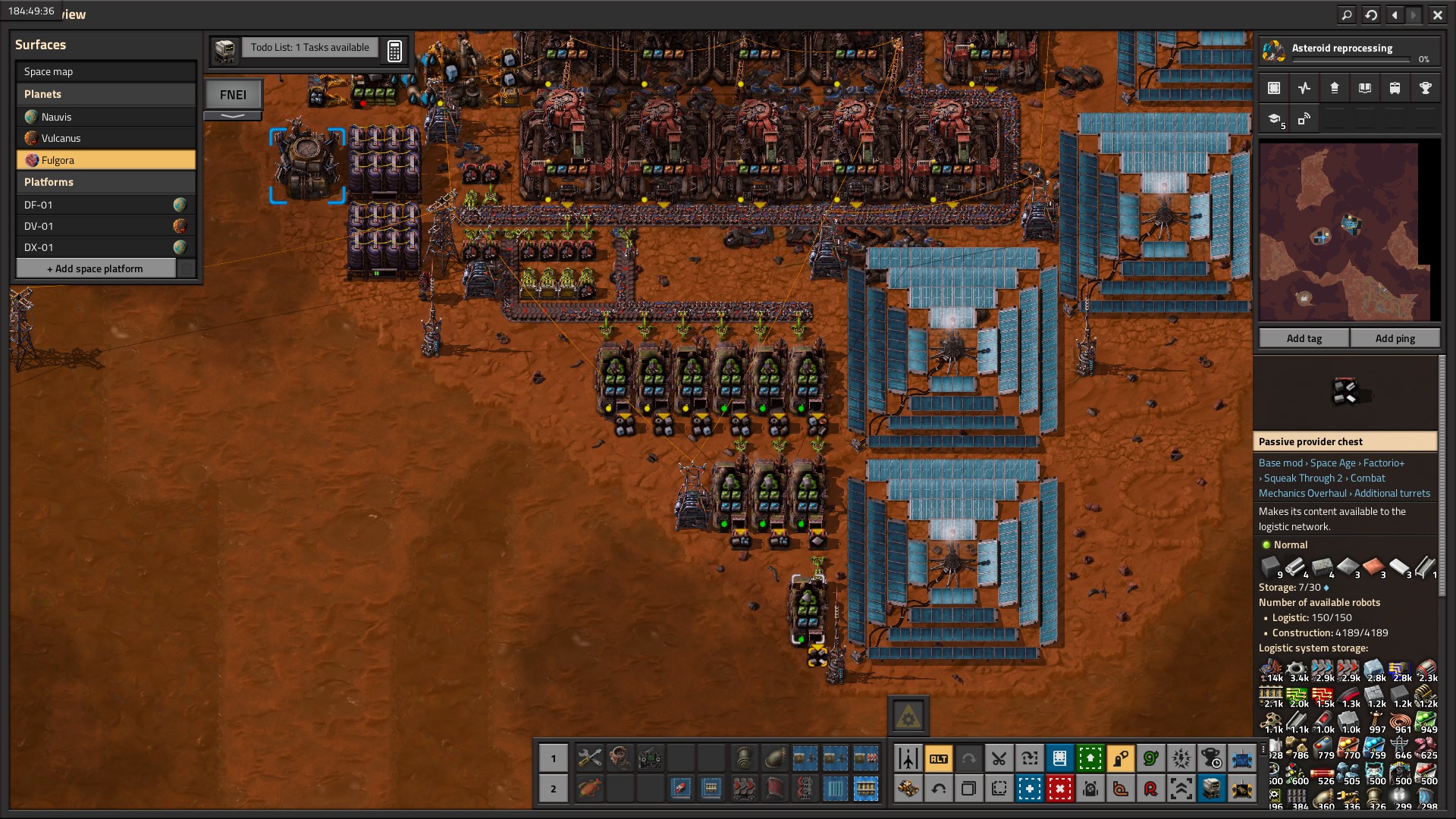The image size is (1456, 819).
Task: Open the Todo List tasks button
Action: (309, 48)
